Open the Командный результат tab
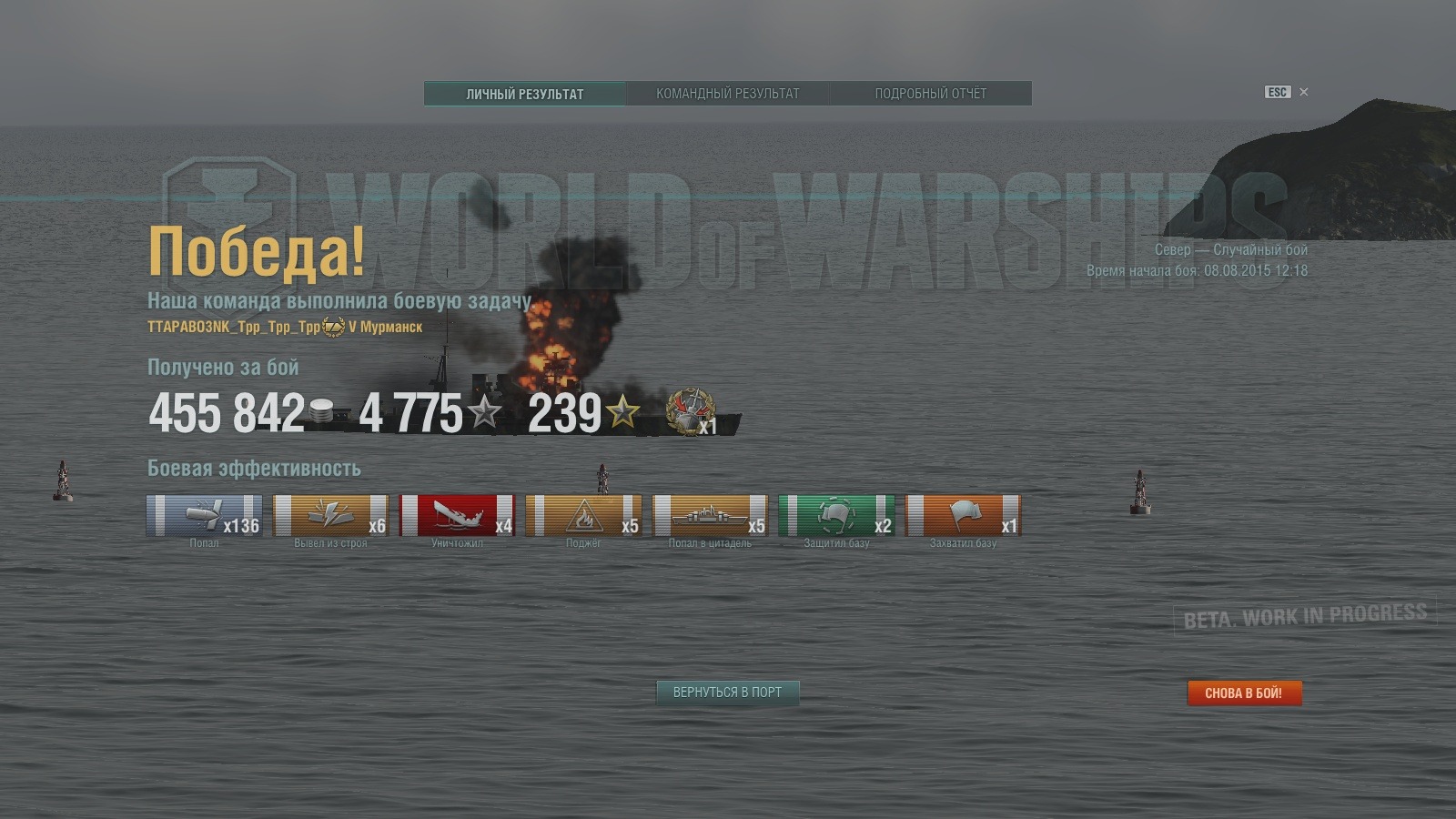The width and height of the screenshot is (1456, 819). 727,94
